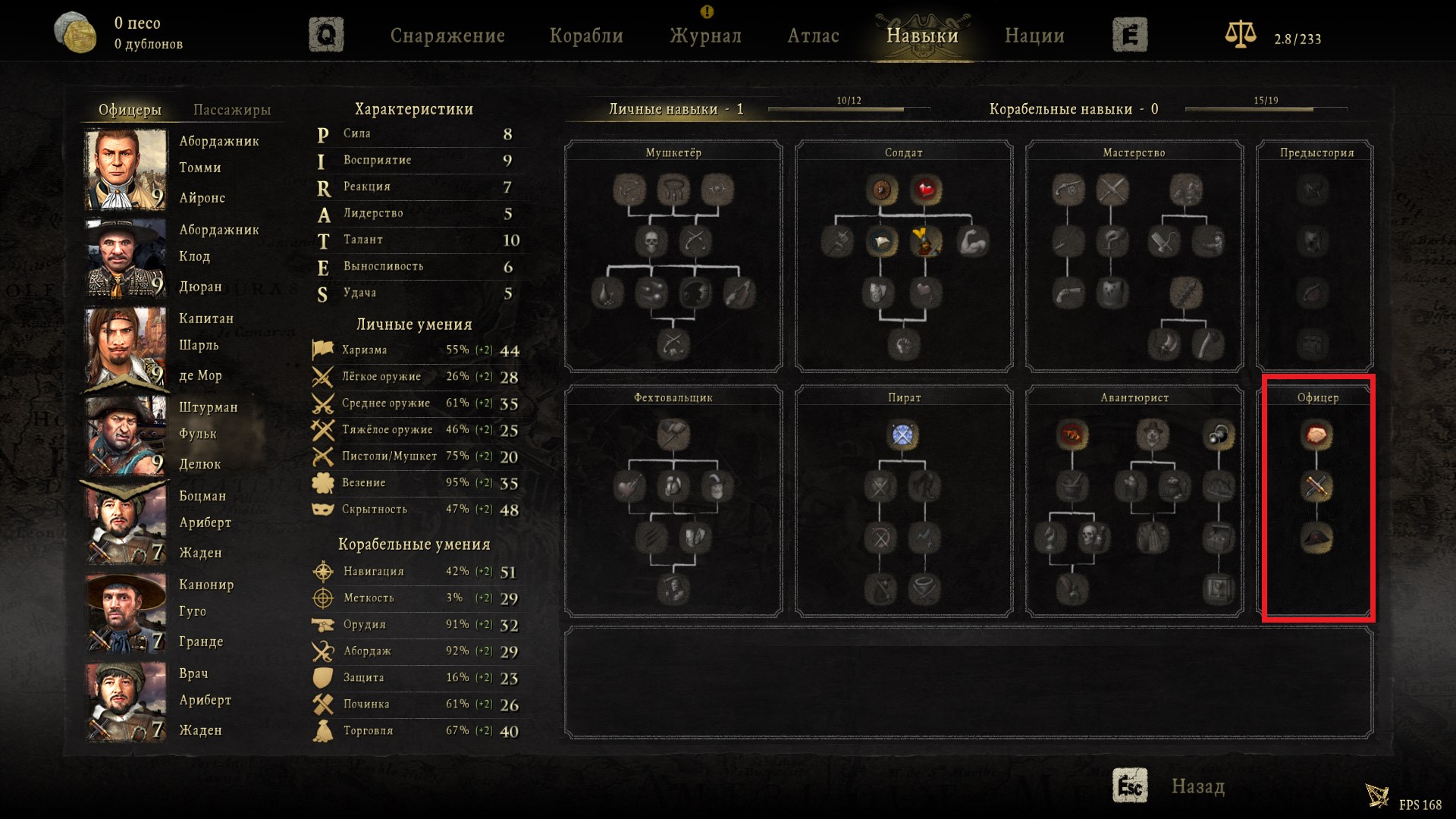1456x819 pixels.
Task: Switch to the Пассажиры list
Action: click(232, 110)
